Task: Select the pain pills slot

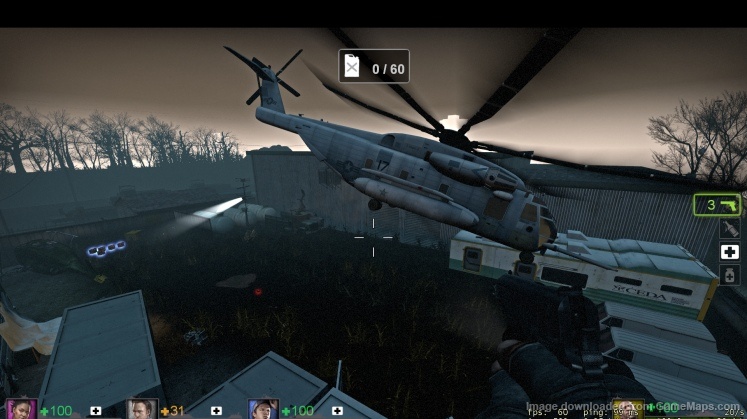Action: click(x=730, y=274)
